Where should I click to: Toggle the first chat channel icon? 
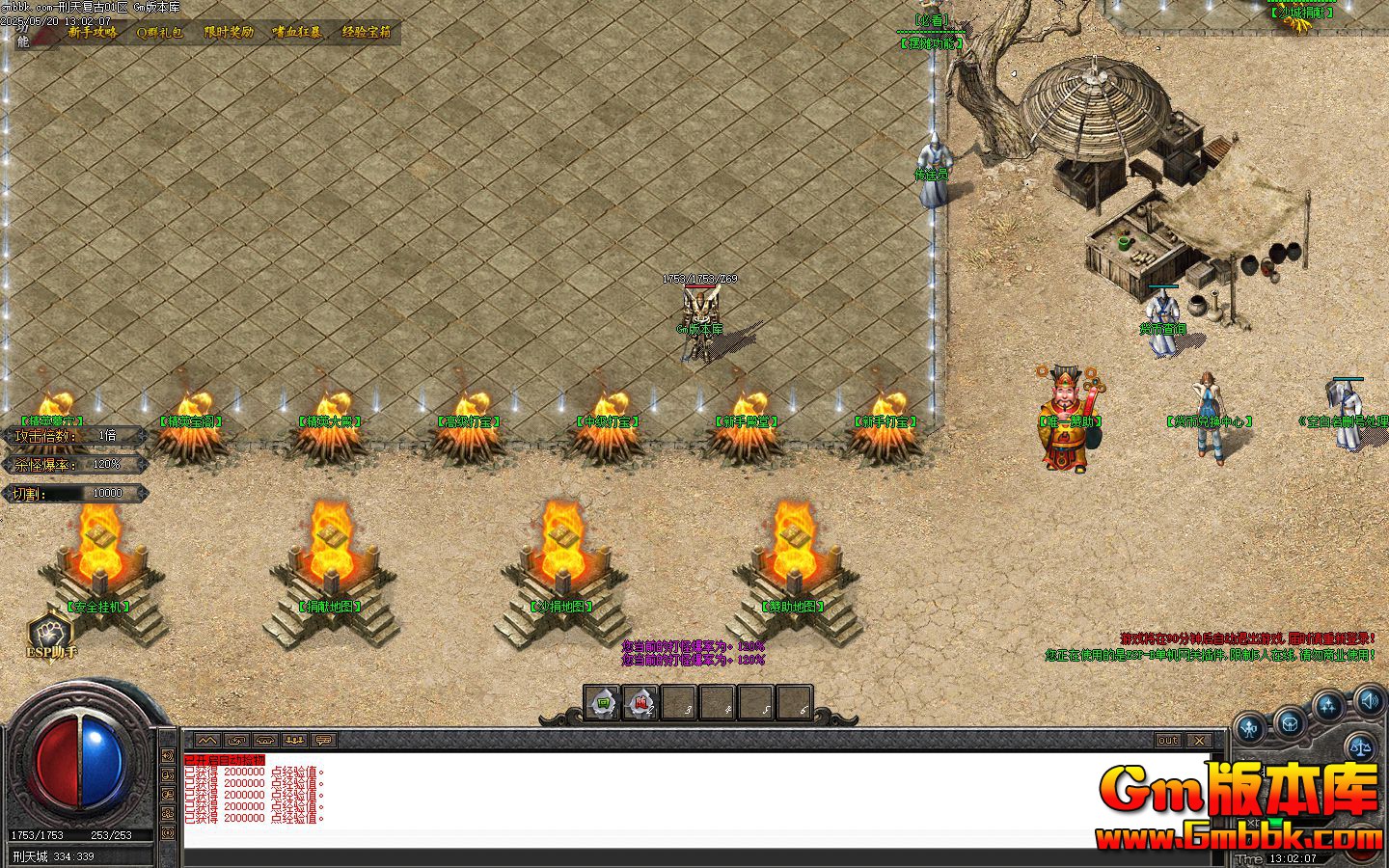[206, 741]
